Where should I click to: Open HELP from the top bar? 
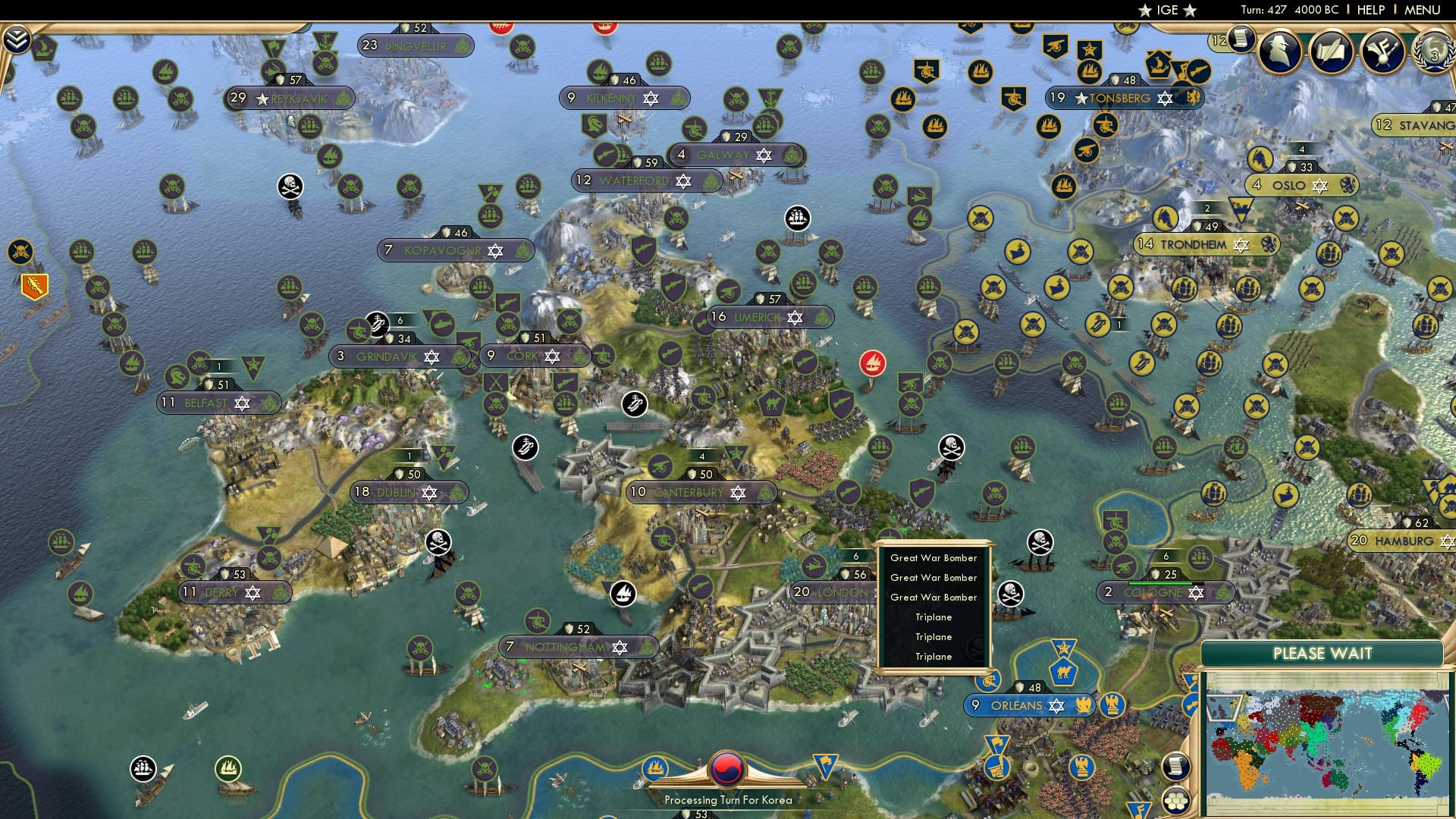click(x=1371, y=10)
